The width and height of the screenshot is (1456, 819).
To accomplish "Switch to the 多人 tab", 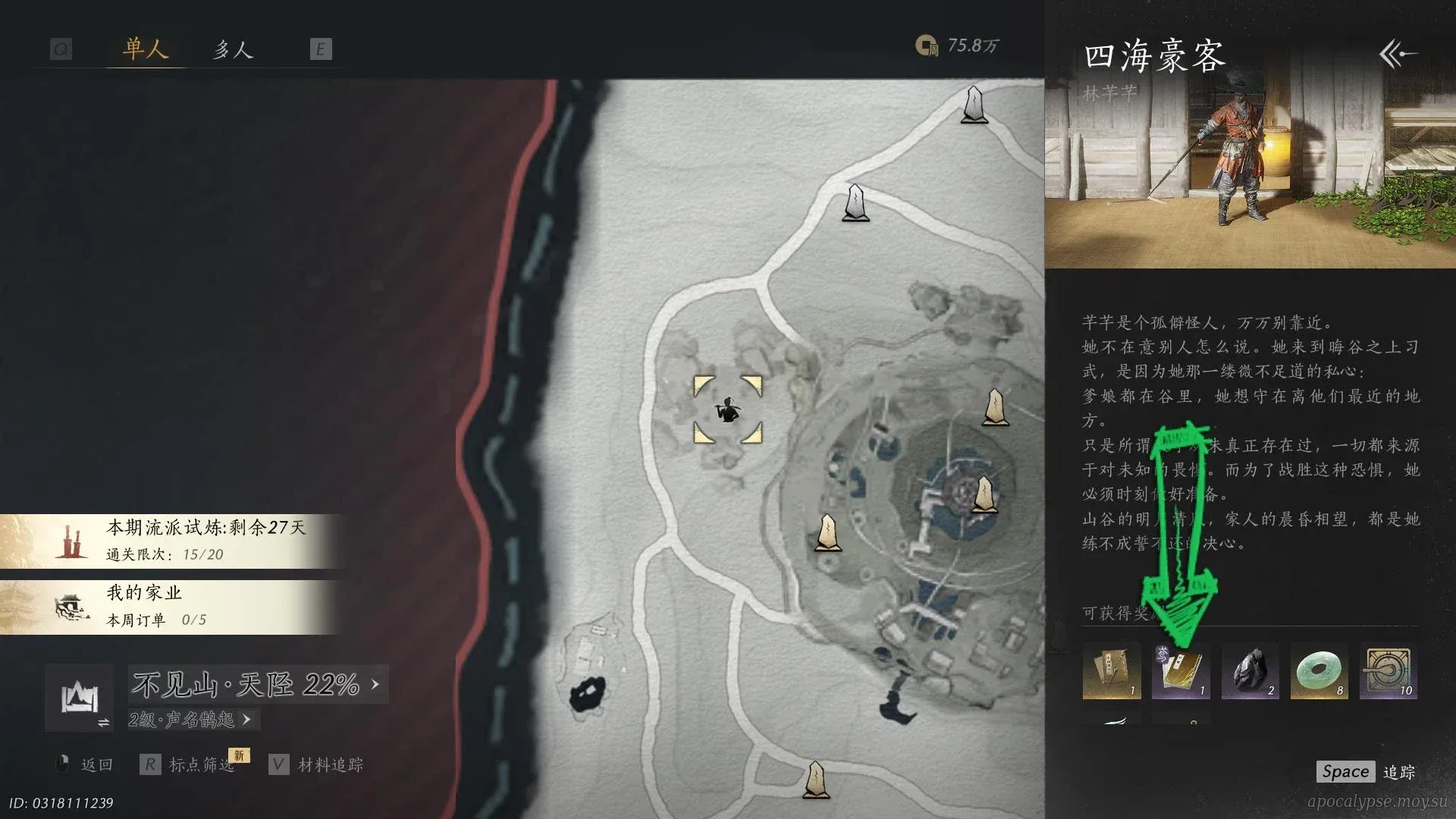I will click(232, 50).
